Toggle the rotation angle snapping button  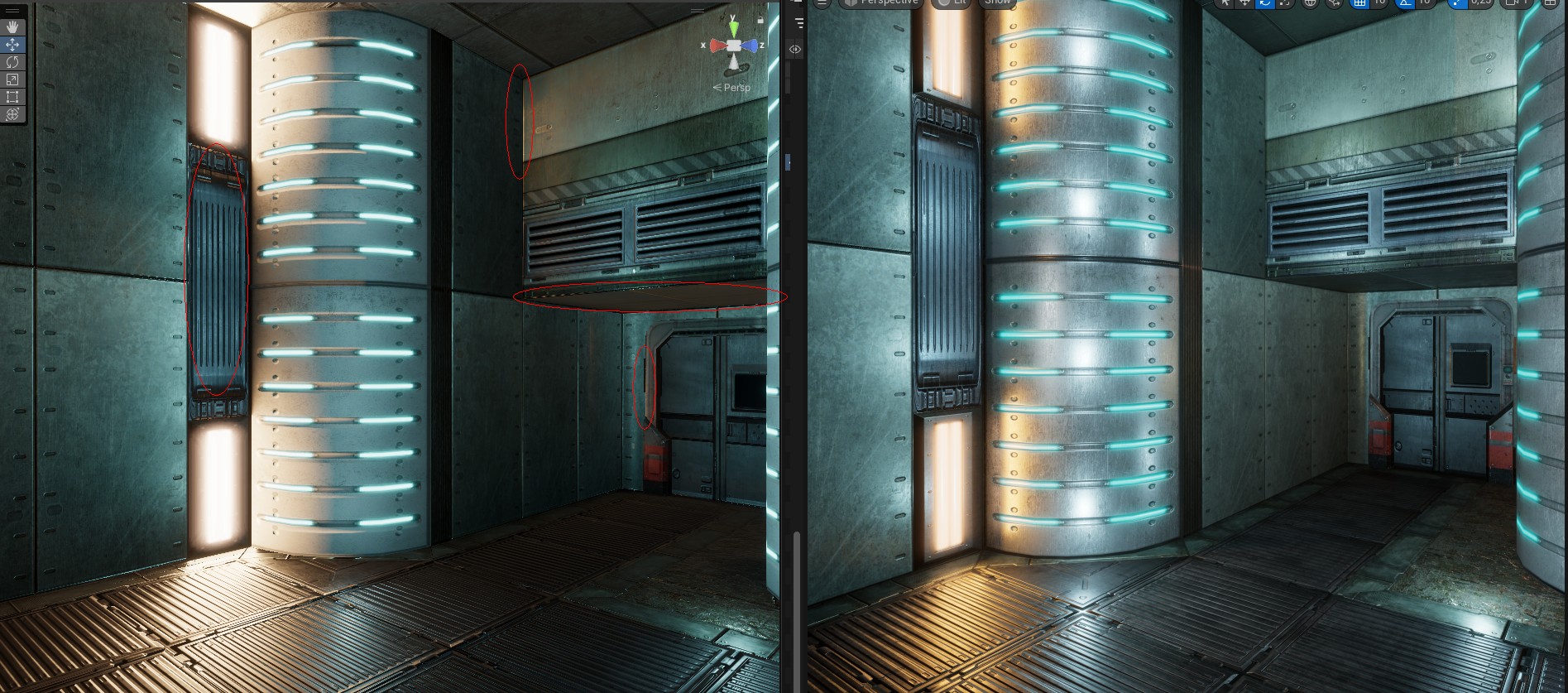click(x=1405, y=2)
